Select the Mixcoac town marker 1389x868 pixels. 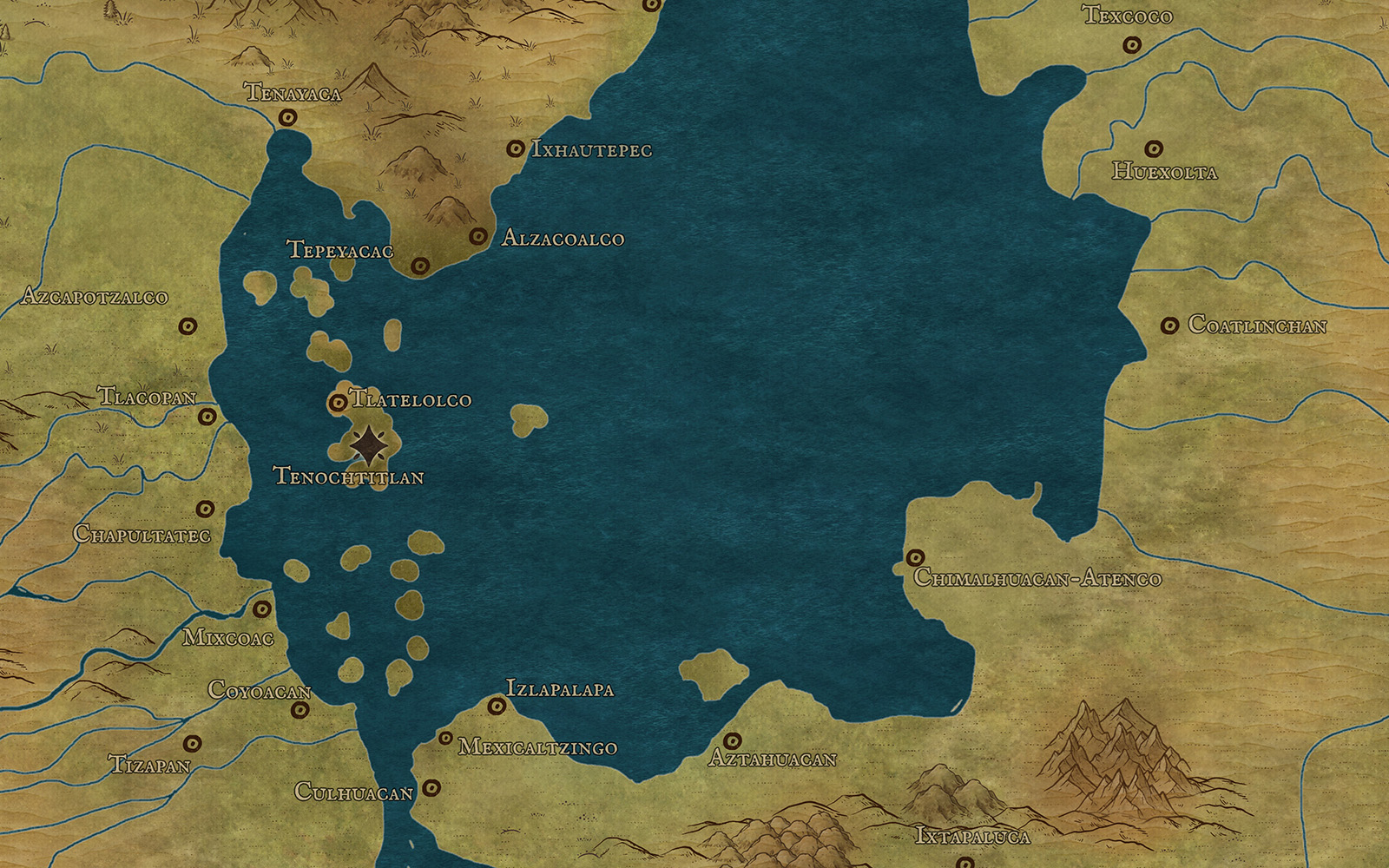click(261, 609)
